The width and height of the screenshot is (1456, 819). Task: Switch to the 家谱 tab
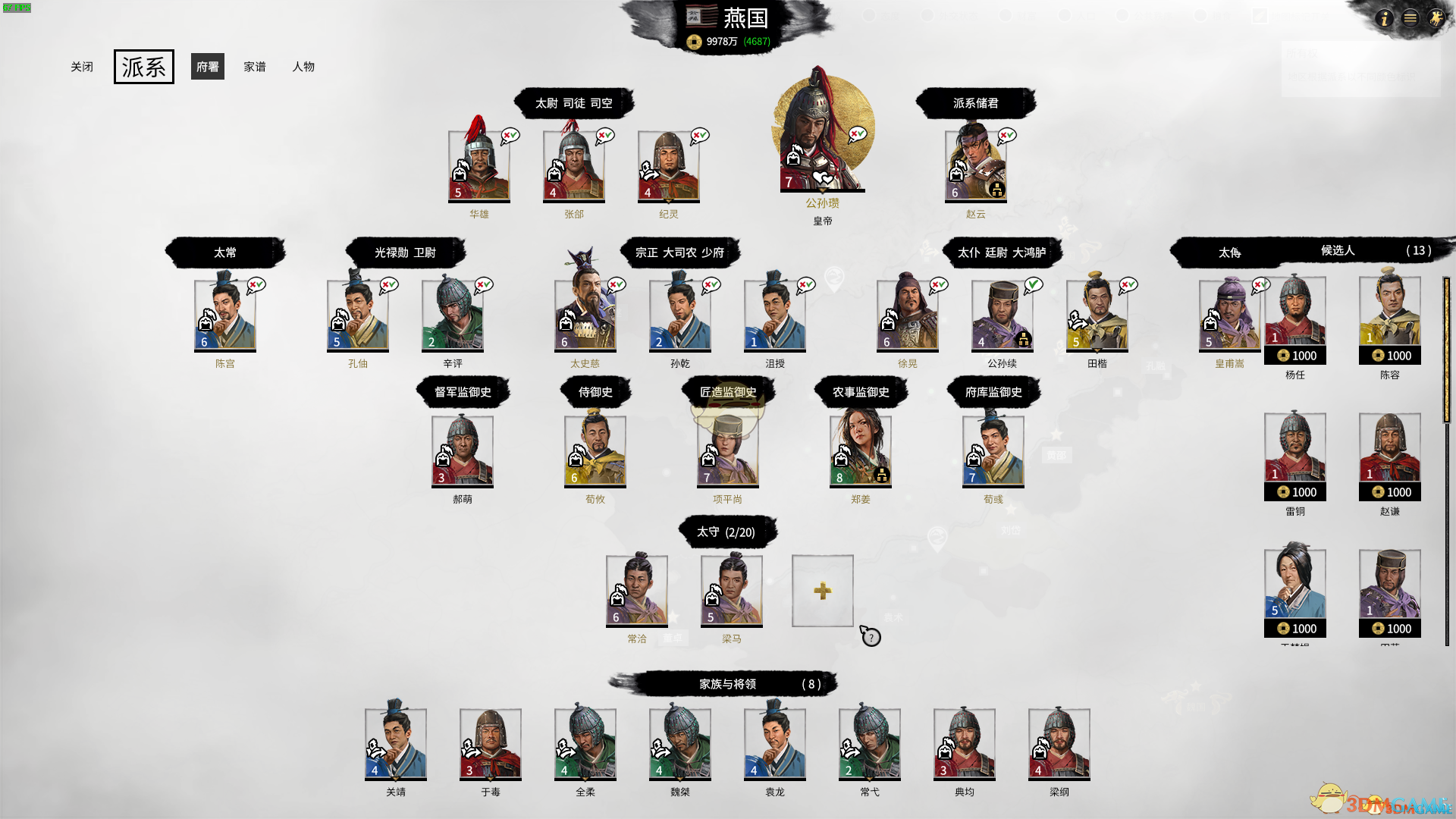(256, 67)
